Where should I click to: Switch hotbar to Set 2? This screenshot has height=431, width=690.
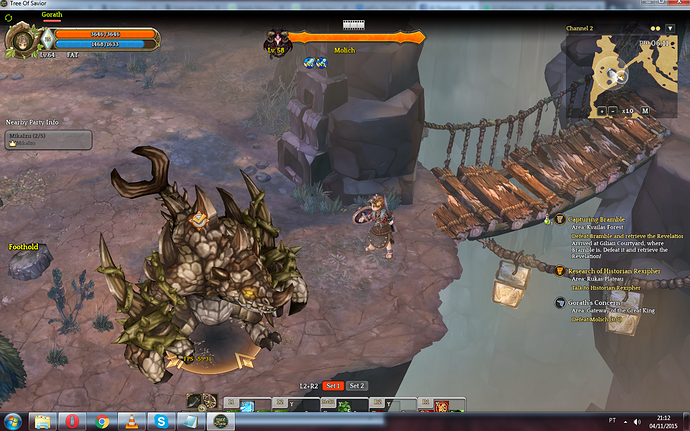357,386
